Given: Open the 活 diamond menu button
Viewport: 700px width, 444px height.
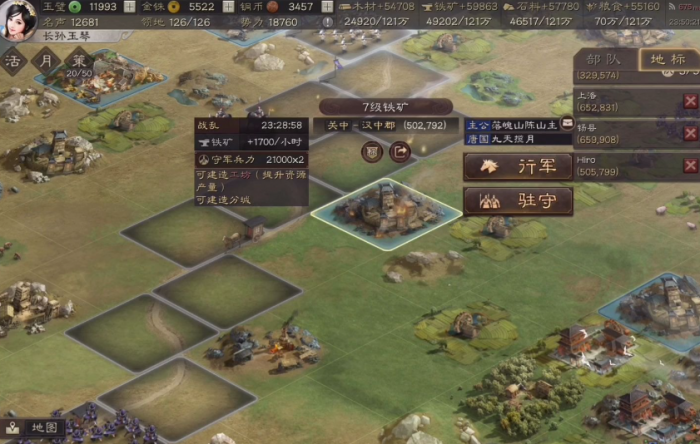Looking at the screenshot, I should pyautogui.click(x=13, y=60).
